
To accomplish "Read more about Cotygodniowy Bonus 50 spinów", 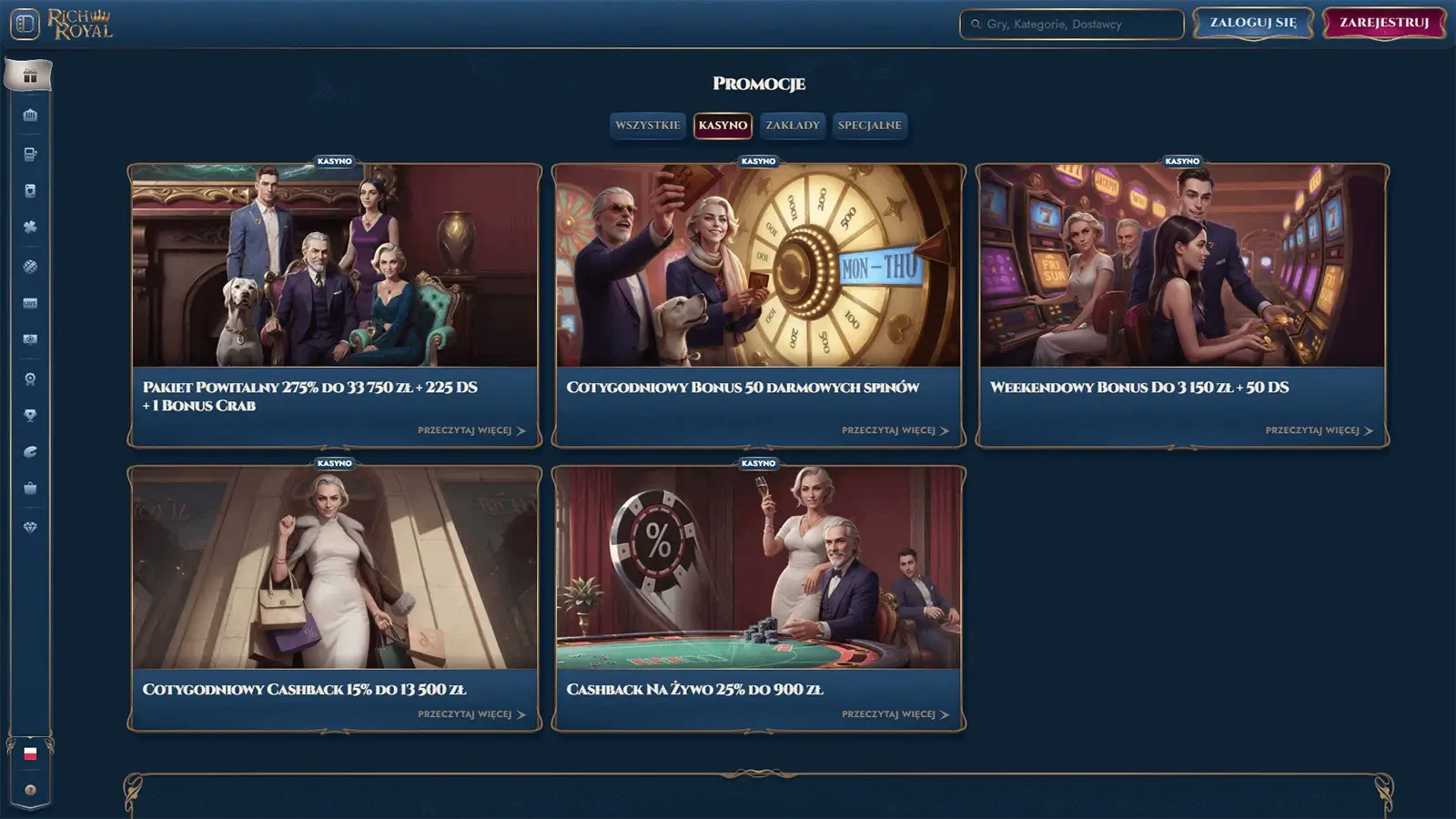I will 895,430.
